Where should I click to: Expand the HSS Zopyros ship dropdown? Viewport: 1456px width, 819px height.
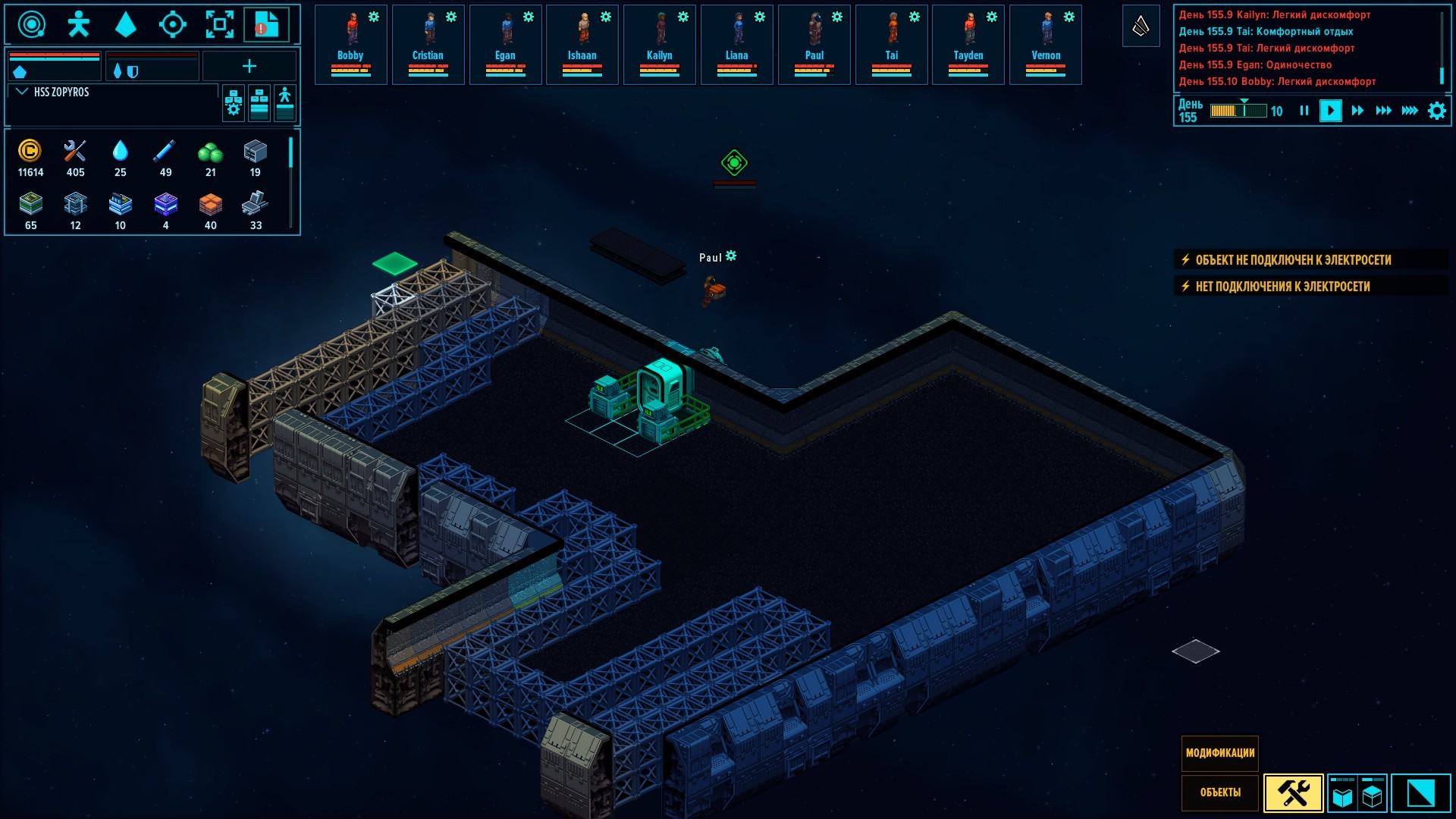tap(22, 92)
